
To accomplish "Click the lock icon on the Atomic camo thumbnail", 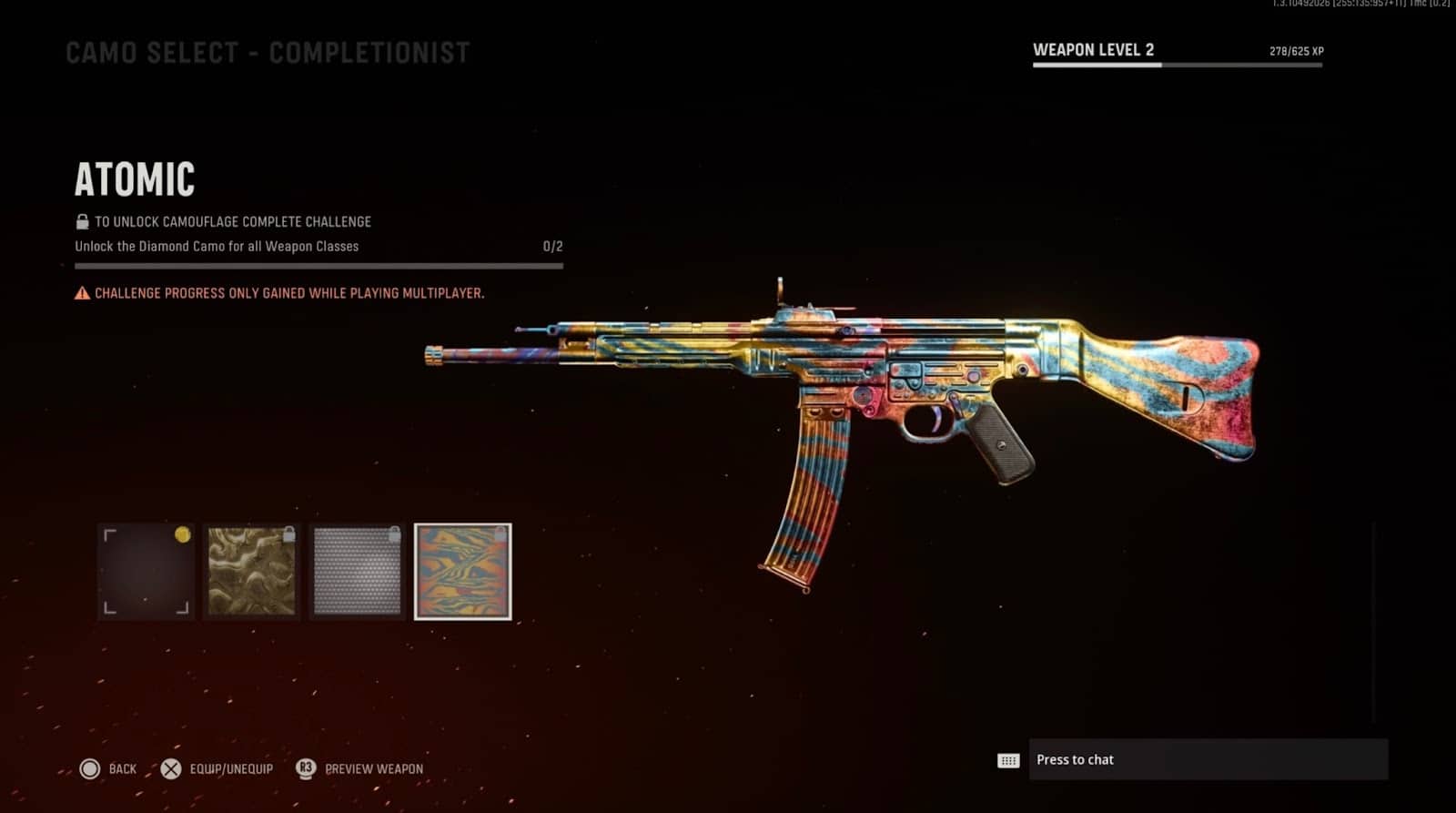I will pos(500,535).
